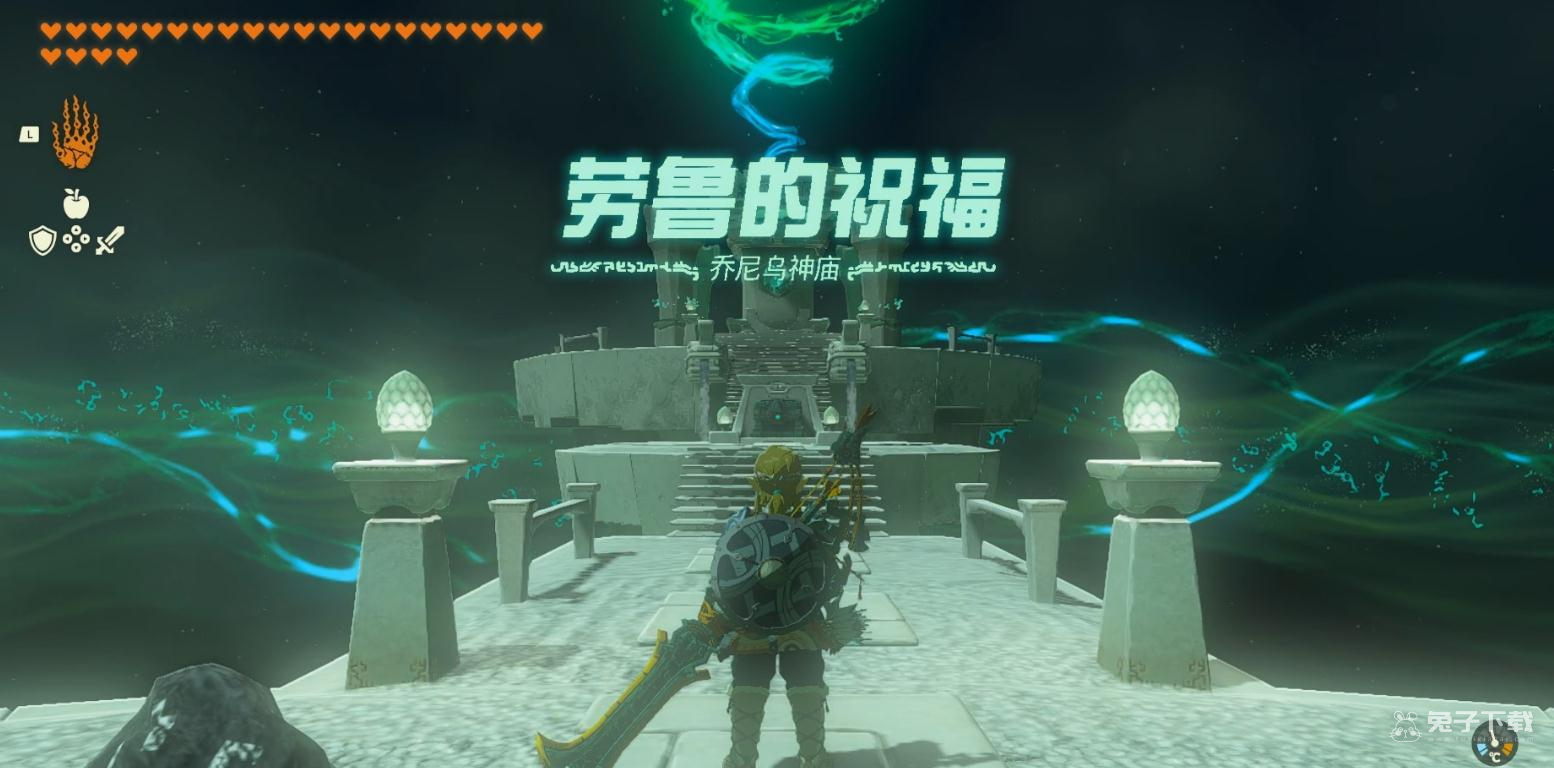Activate the orange hand ability icon

(76, 133)
